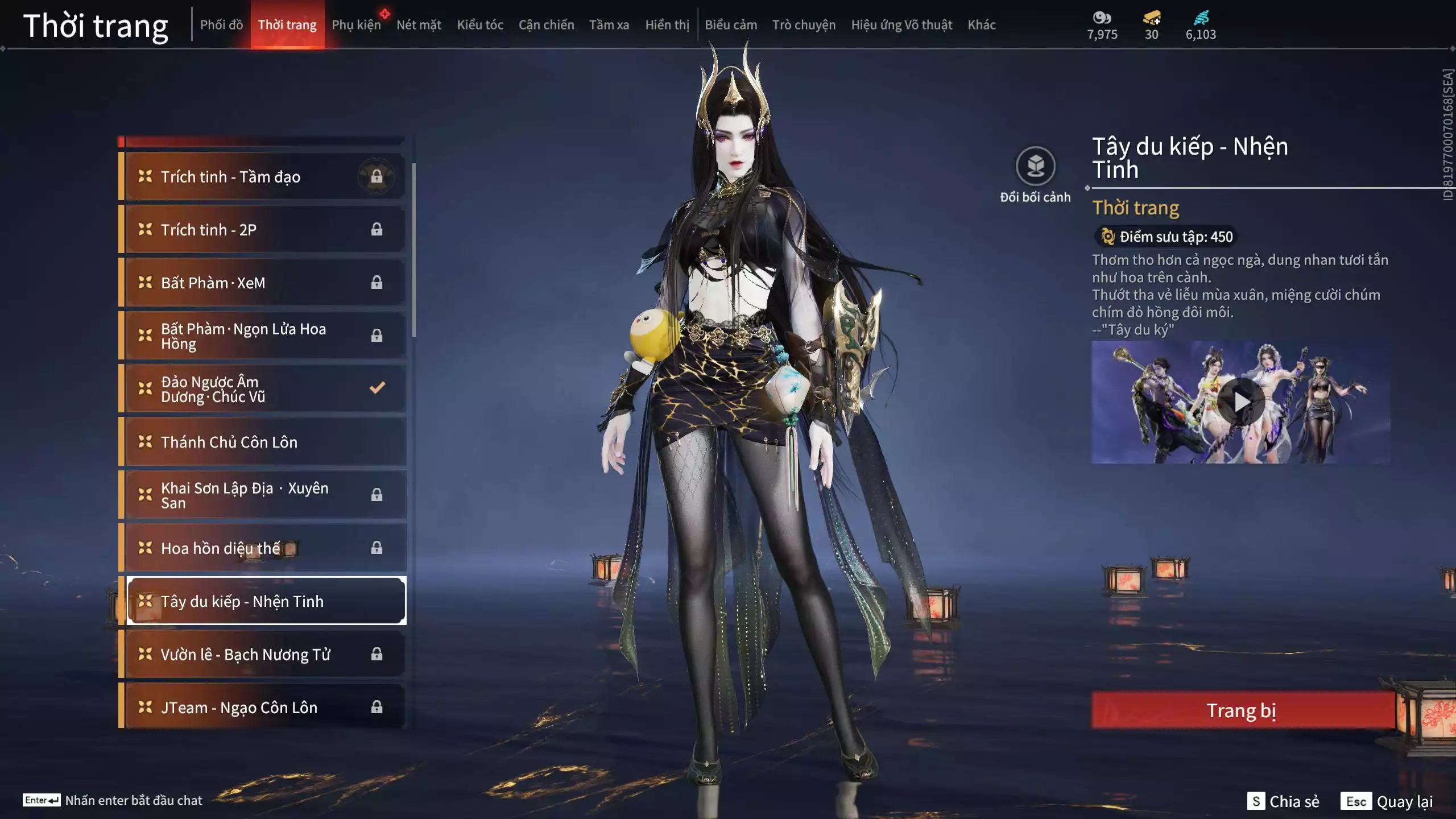This screenshot has height=819, width=1456.
Task: Open the Cận chiến category
Action: pyautogui.click(x=546, y=25)
